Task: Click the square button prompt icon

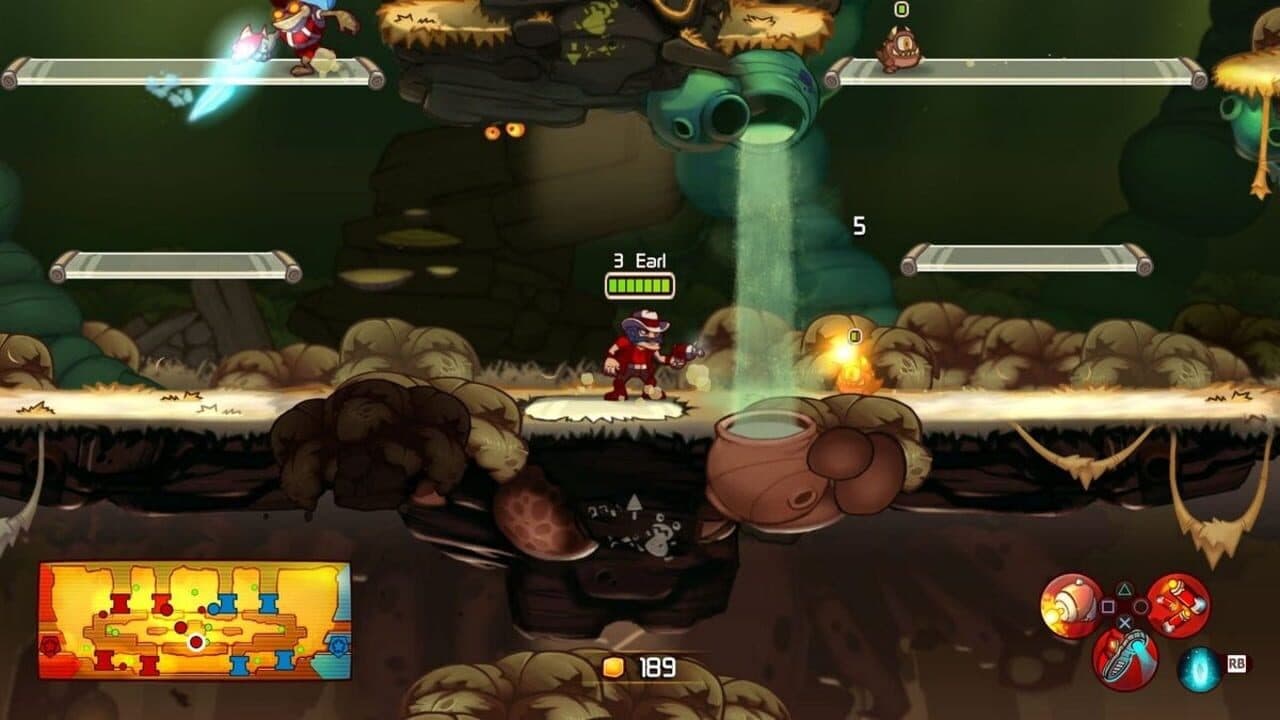Action: (x=1108, y=606)
